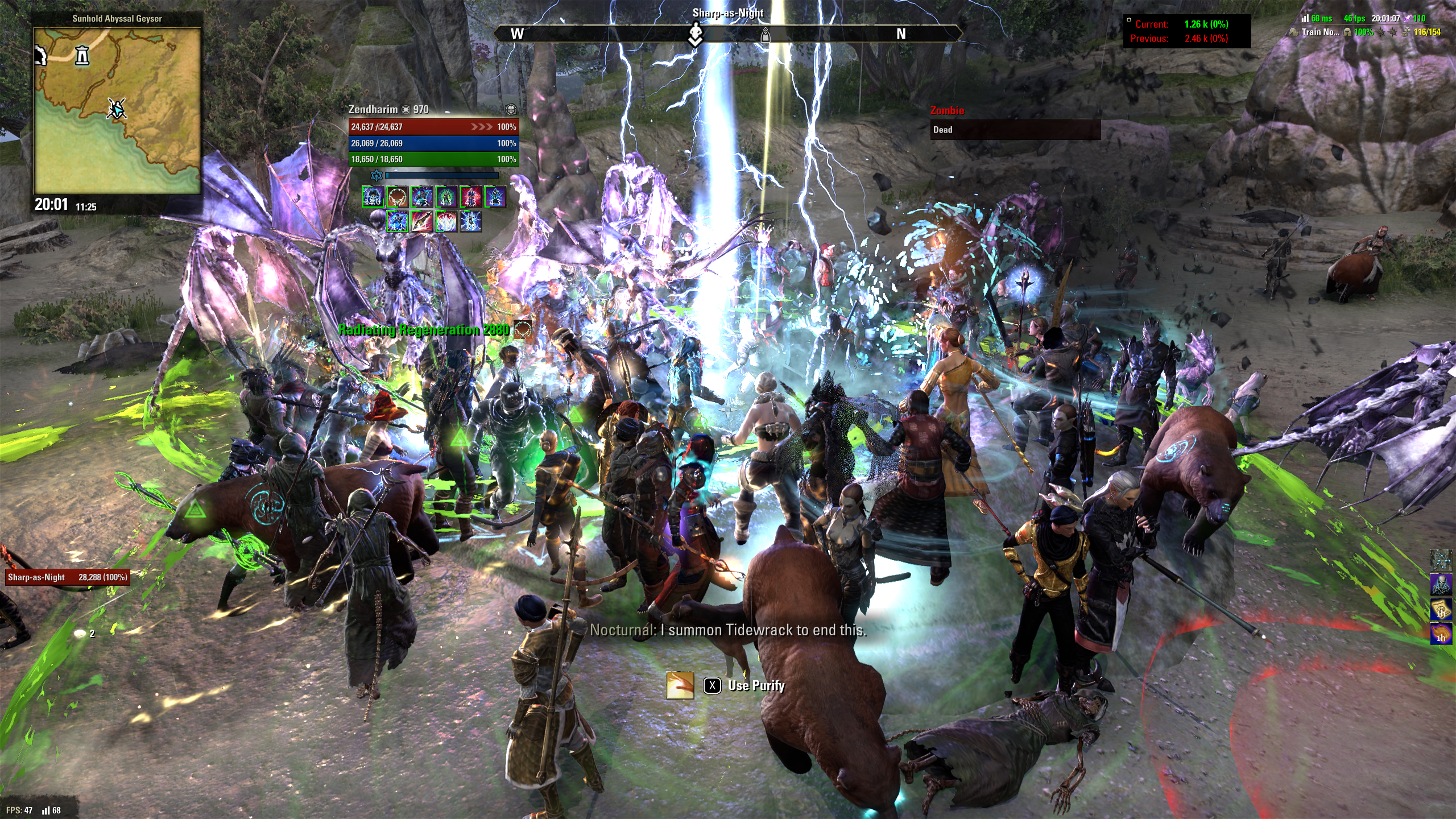Click the Current and Previous damage meter panel

[x=1186, y=31]
